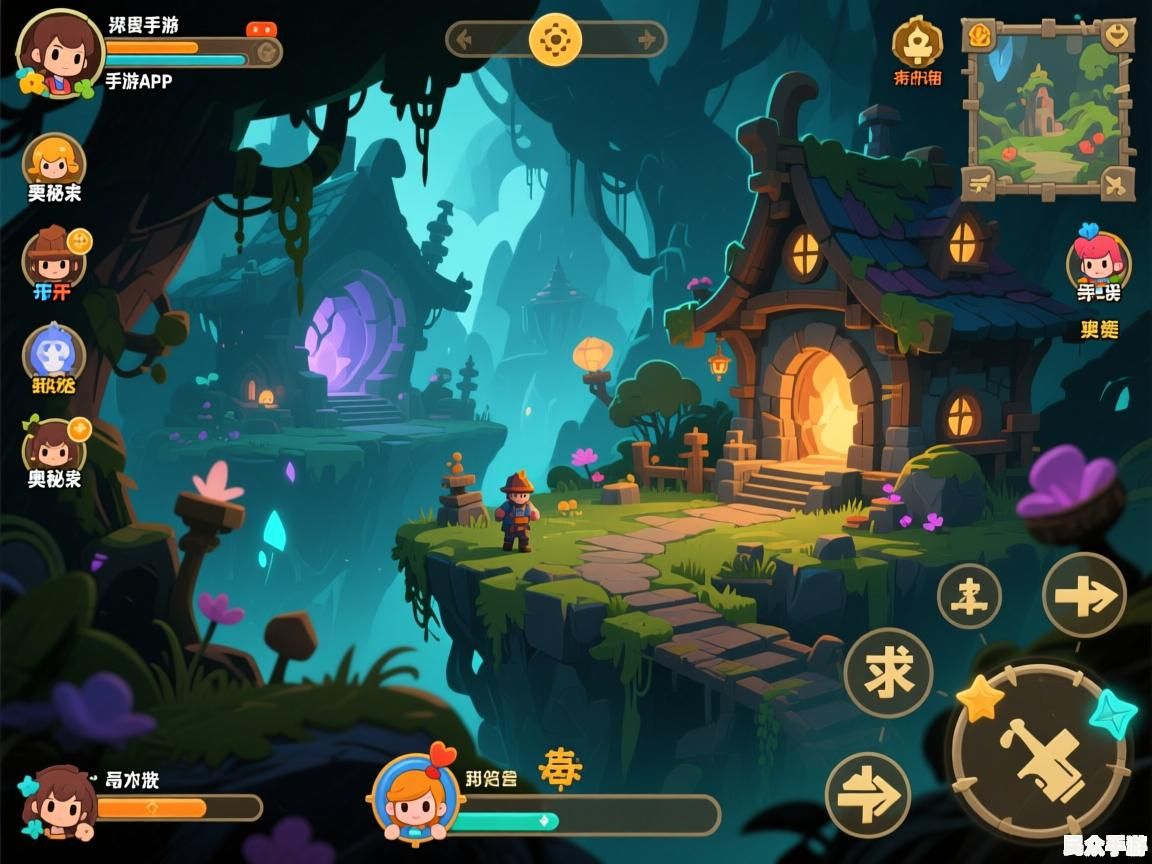Click the minimap's top-left corner button
The height and width of the screenshot is (864, 1152).
coord(979,36)
